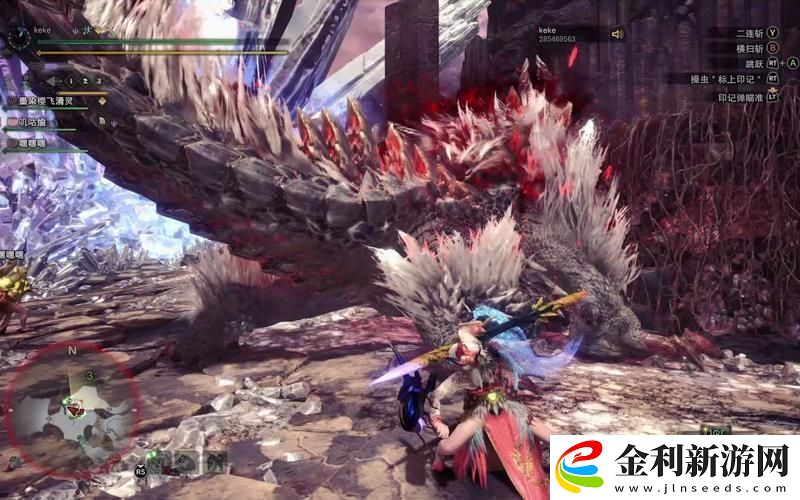This screenshot has height=500, width=800.
Task: Select party member 叽咕愉
Action: (30, 122)
